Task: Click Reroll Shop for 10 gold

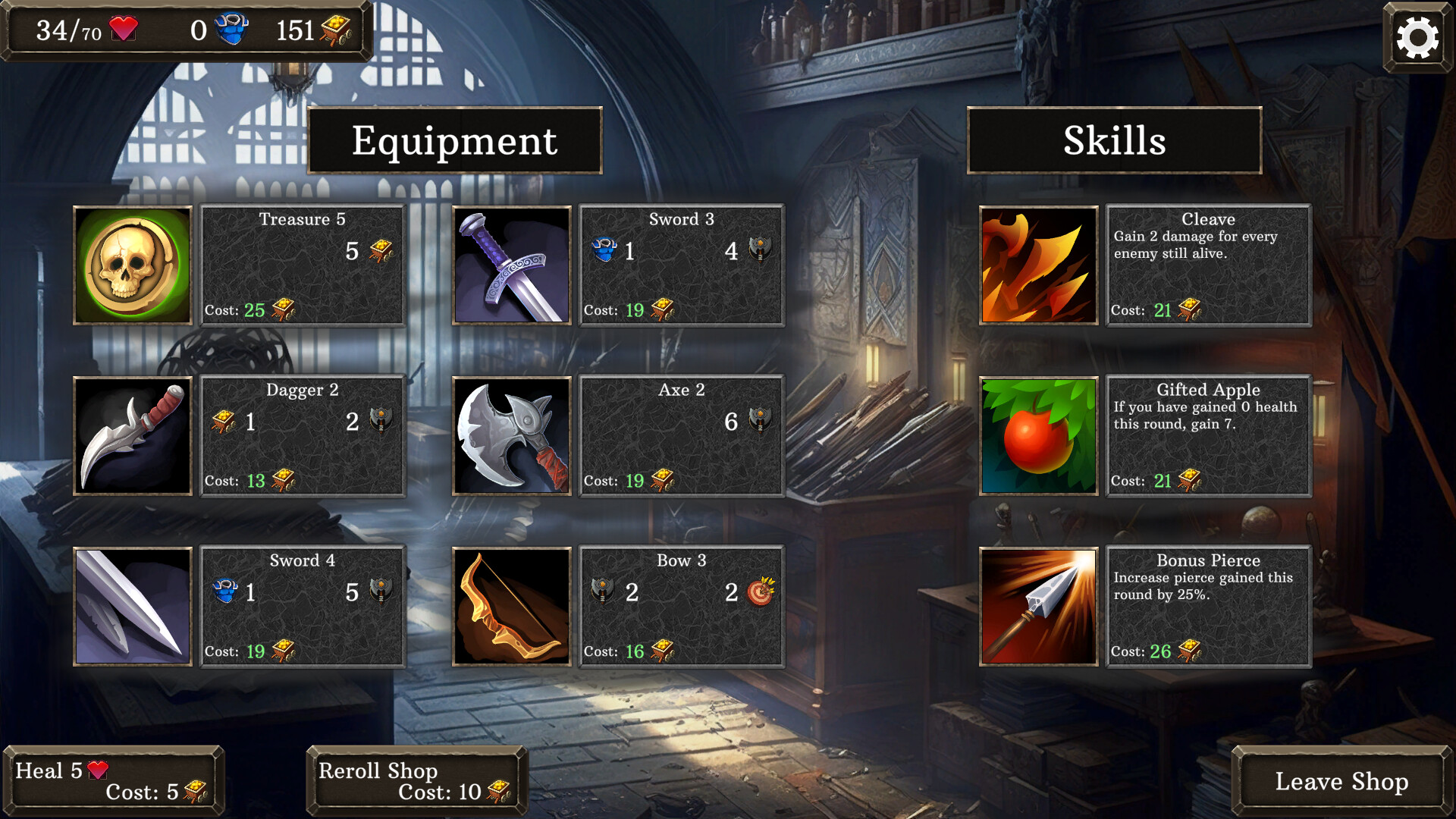Action: pos(416,781)
